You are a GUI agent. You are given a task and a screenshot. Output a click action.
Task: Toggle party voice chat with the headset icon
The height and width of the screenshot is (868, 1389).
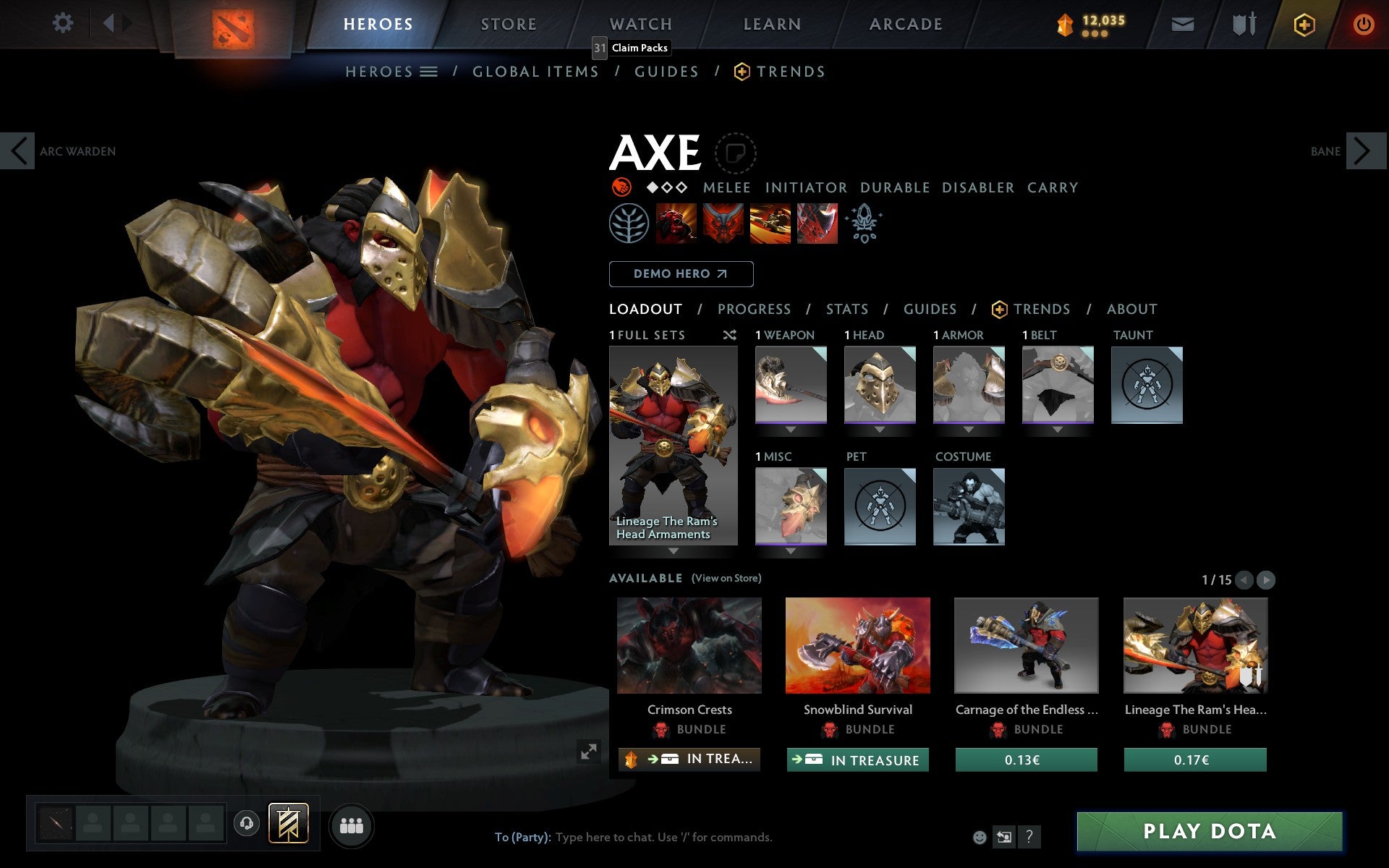pyautogui.click(x=246, y=822)
